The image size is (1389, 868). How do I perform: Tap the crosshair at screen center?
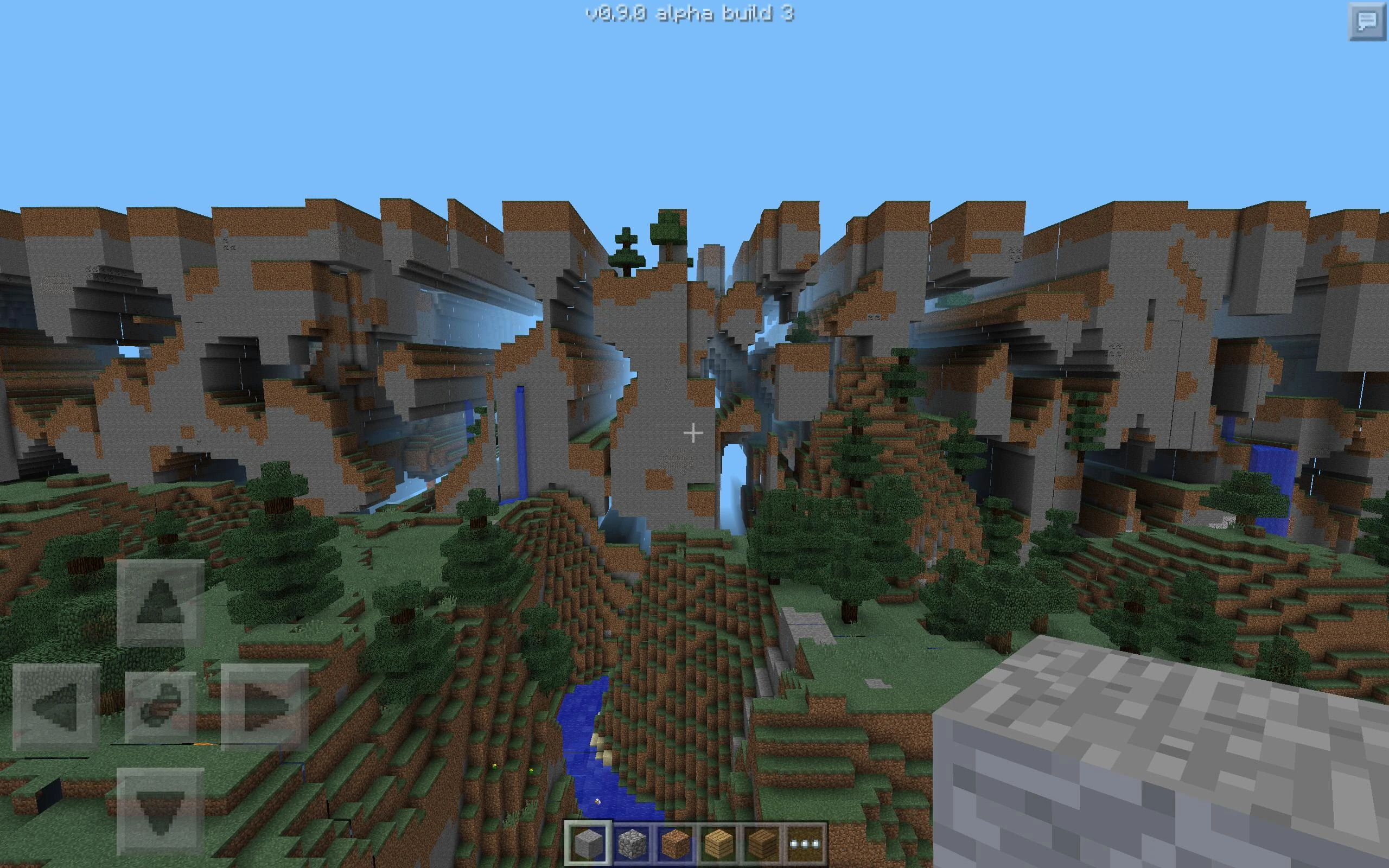694,434
